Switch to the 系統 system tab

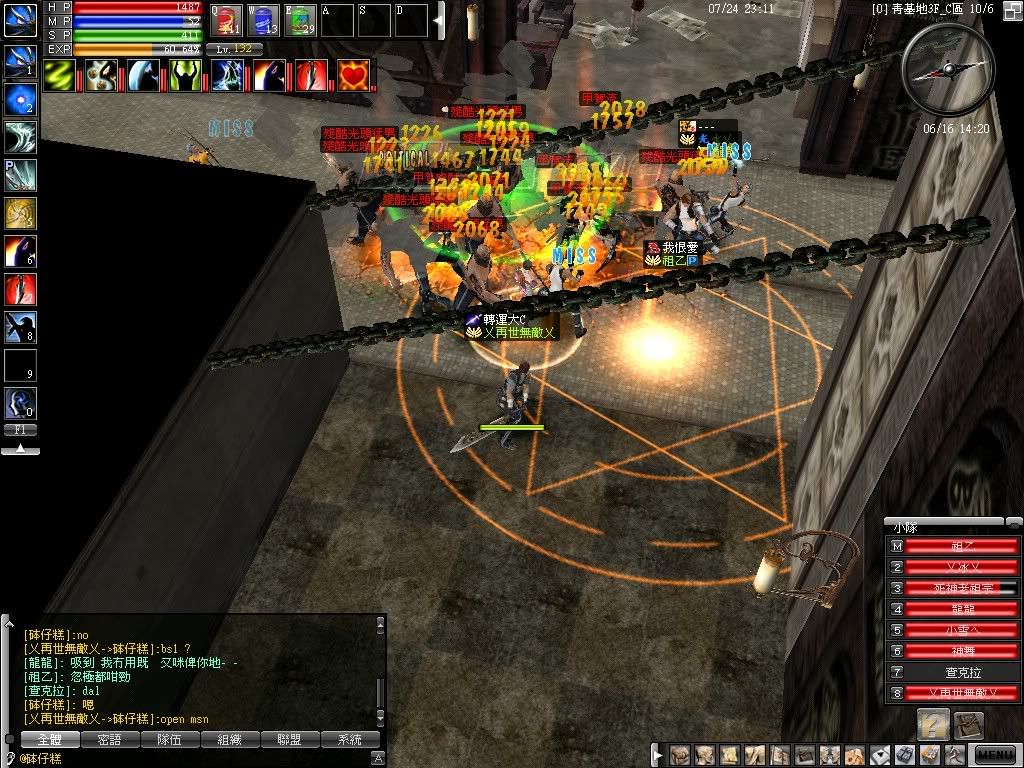pyautogui.click(x=350, y=740)
